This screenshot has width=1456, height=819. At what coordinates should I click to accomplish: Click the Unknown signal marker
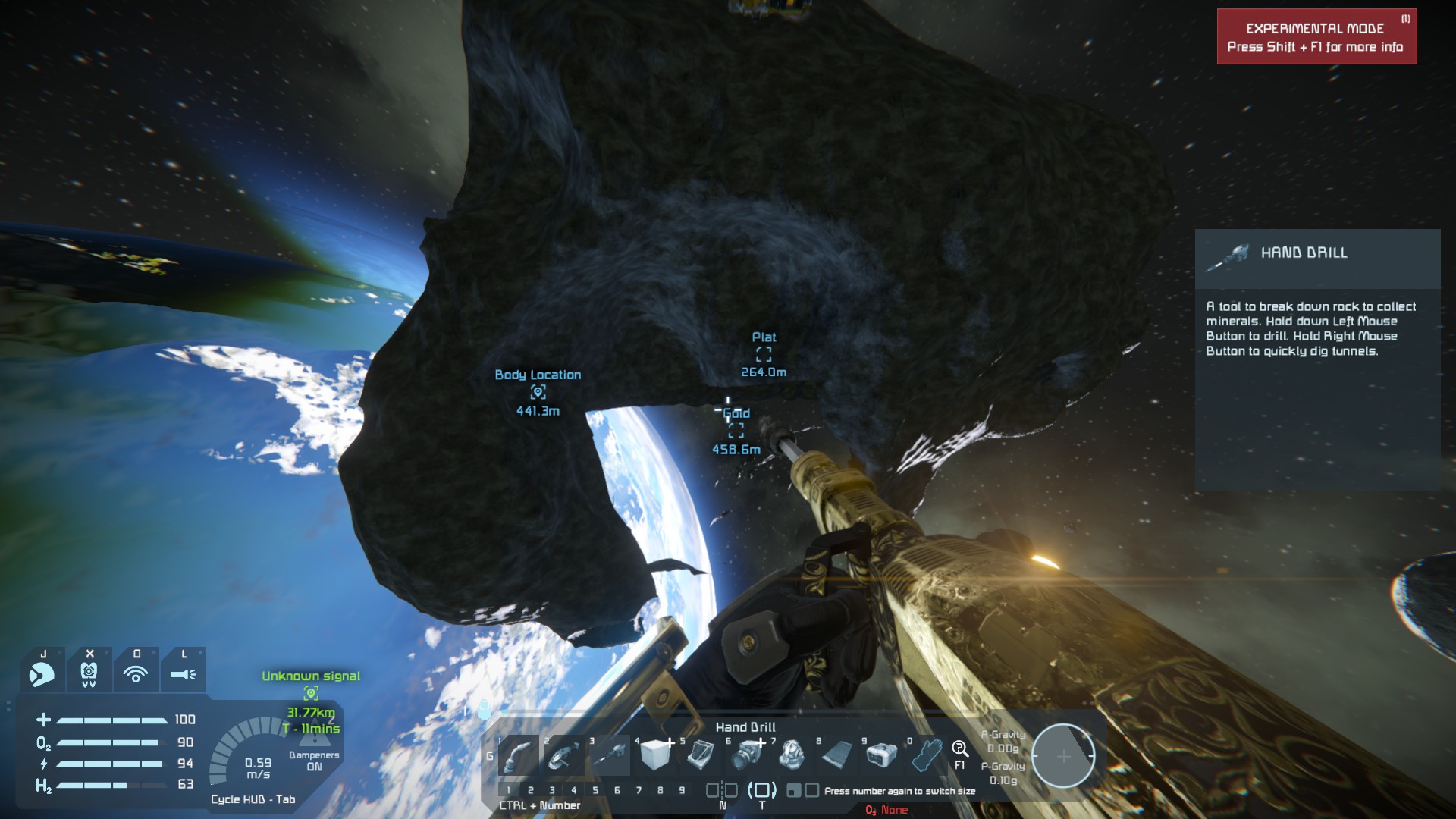(311, 693)
